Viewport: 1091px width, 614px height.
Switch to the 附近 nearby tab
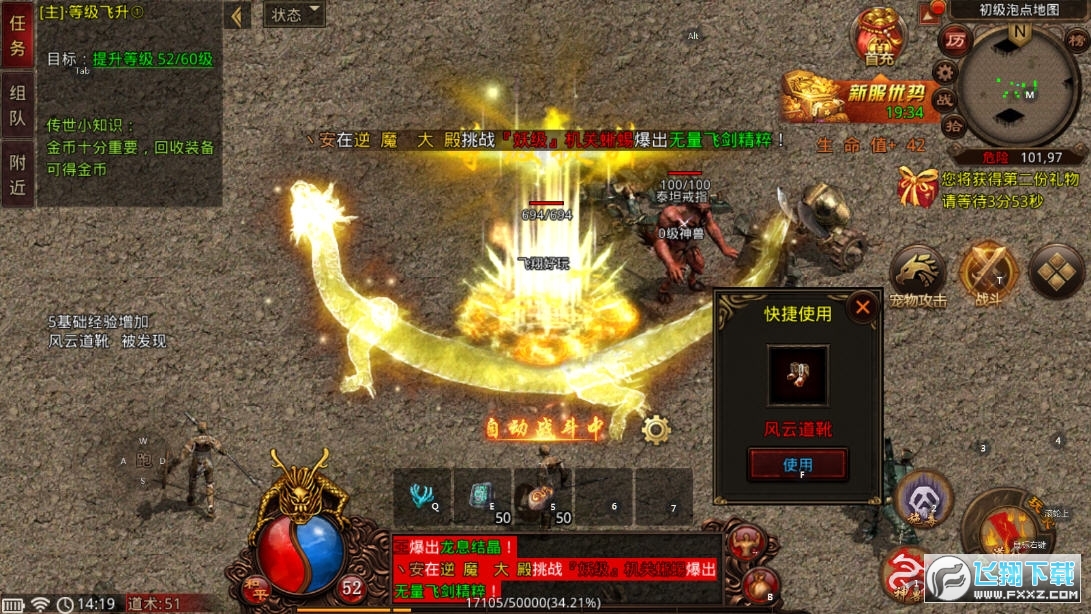pos(17,174)
